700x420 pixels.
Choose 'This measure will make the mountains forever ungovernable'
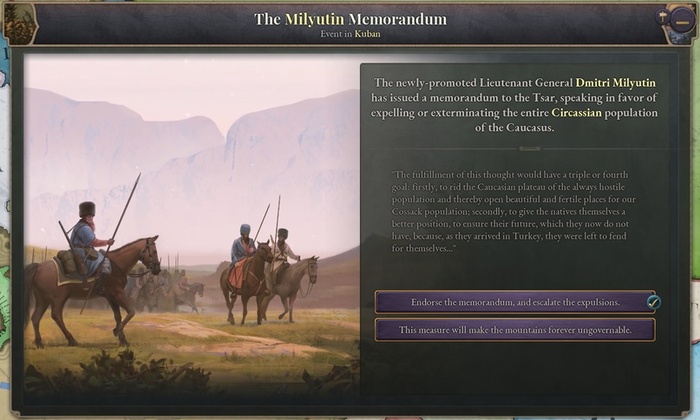click(515, 330)
